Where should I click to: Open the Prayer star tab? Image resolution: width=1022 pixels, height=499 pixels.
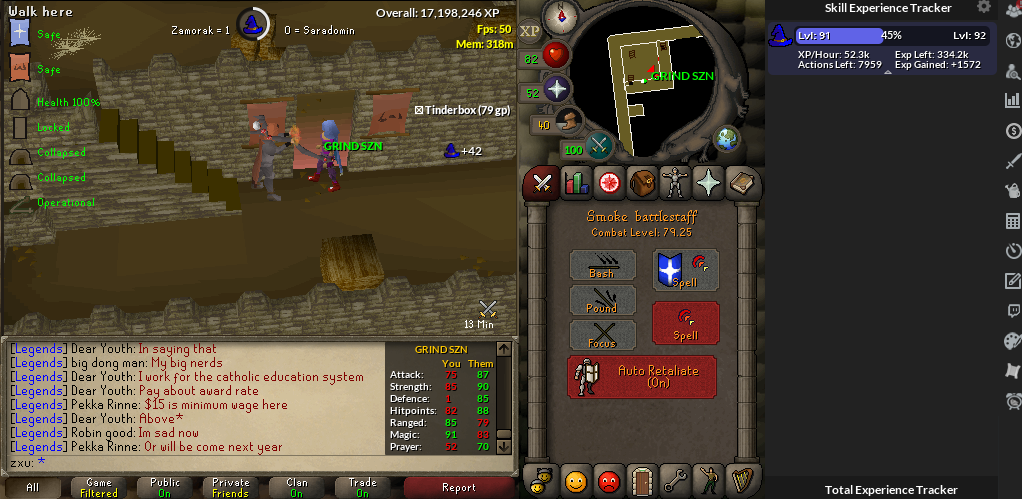(x=710, y=183)
